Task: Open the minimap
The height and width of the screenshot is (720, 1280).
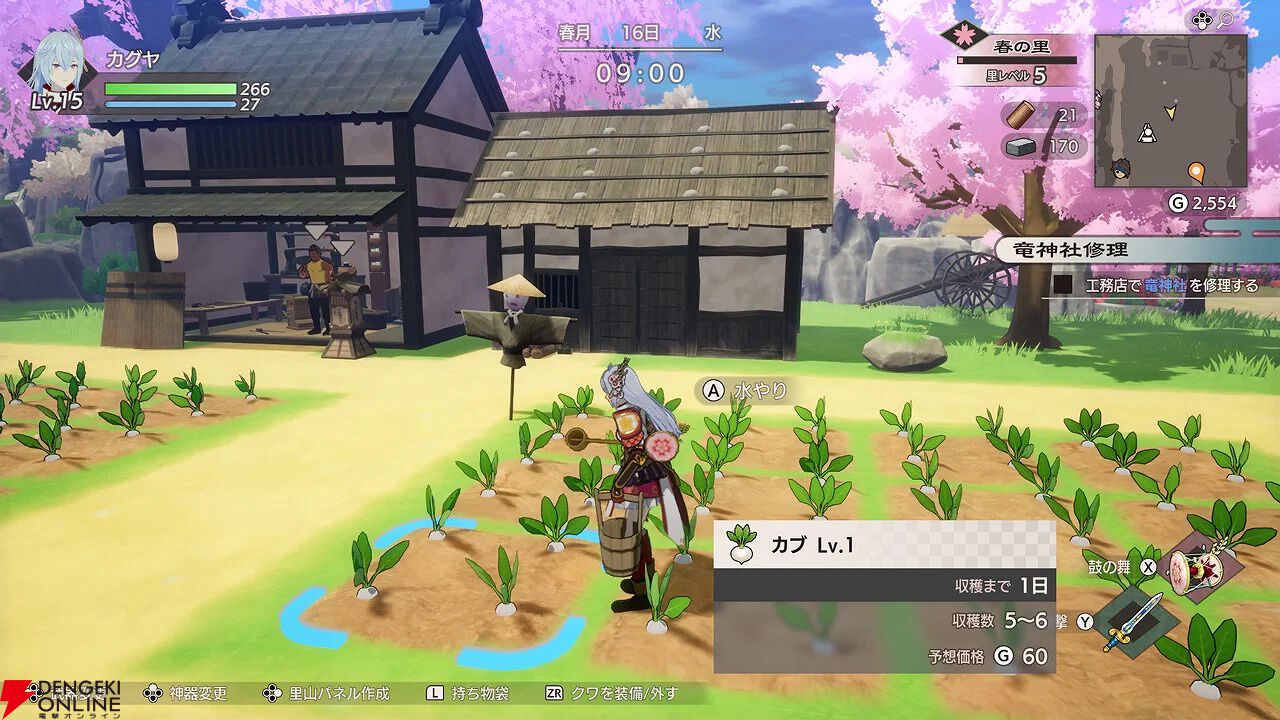Action: click(1170, 111)
